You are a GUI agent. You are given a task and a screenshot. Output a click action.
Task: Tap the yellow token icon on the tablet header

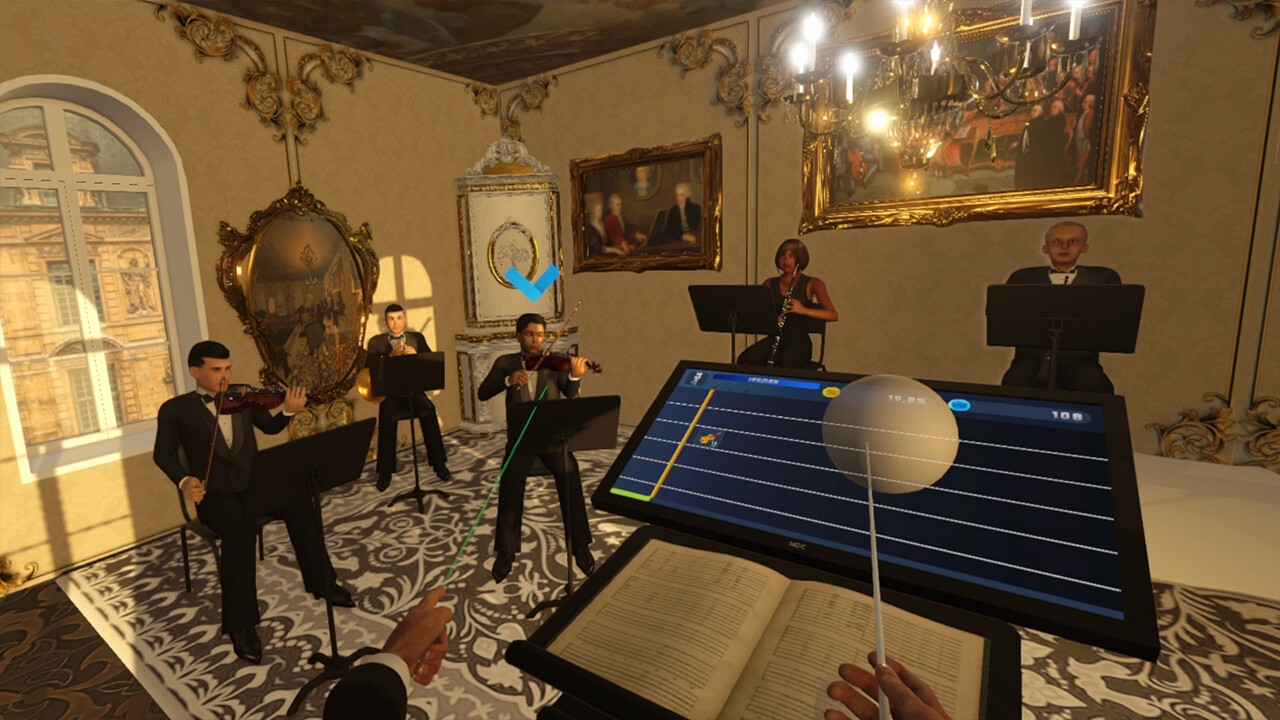point(830,392)
